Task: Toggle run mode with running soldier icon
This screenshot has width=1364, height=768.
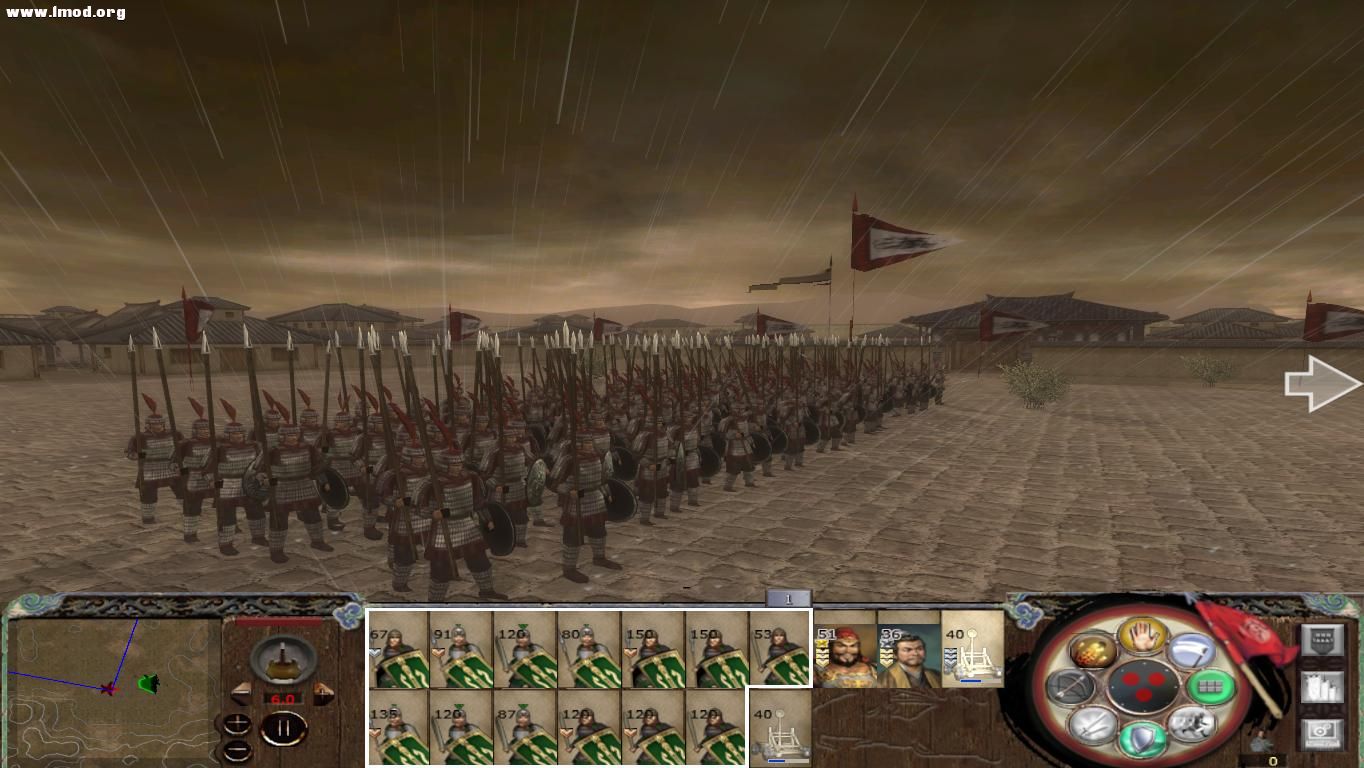Action: [x=1192, y=727]
